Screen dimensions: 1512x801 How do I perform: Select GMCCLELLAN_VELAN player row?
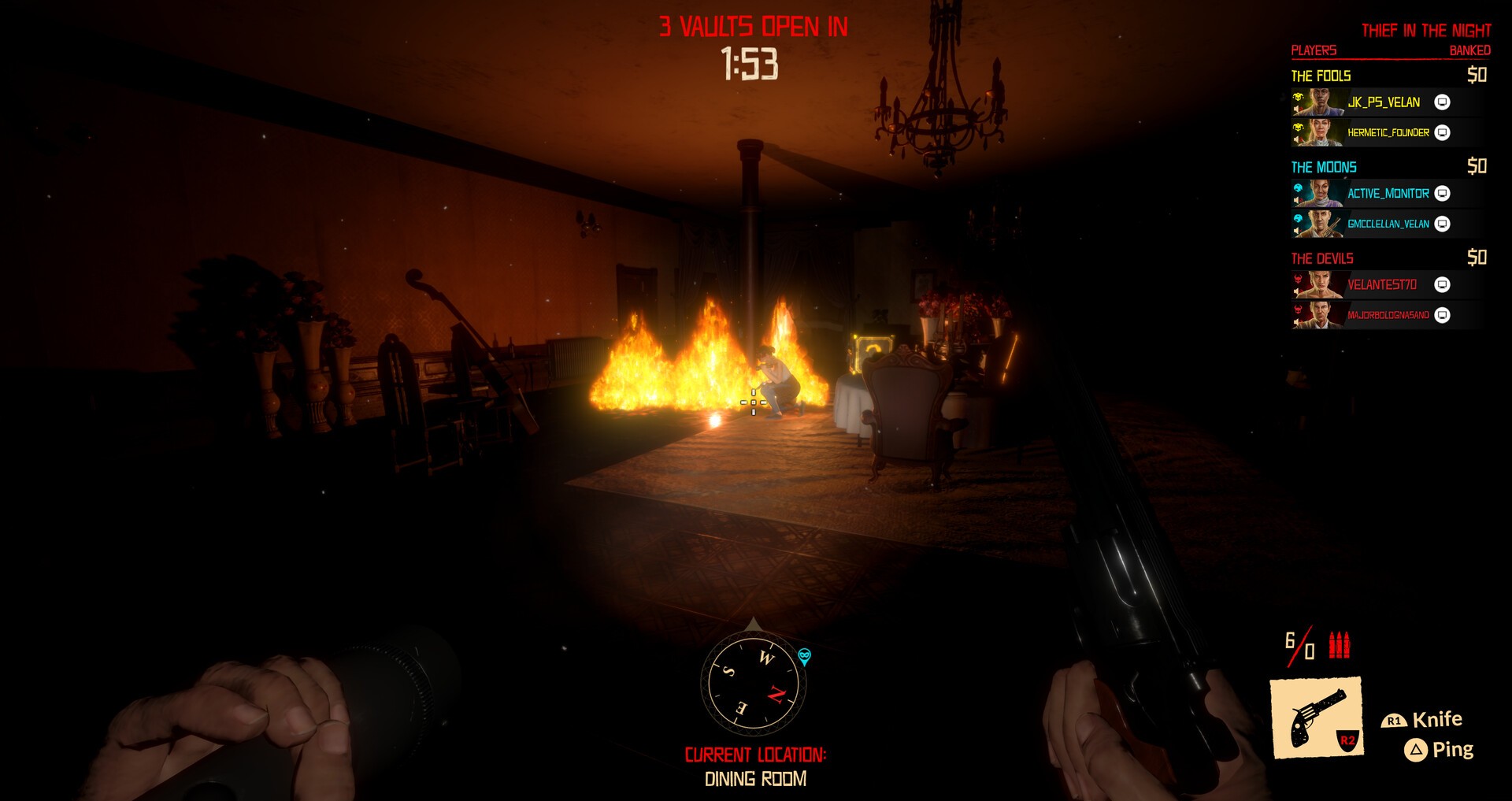click(1388, 224)
